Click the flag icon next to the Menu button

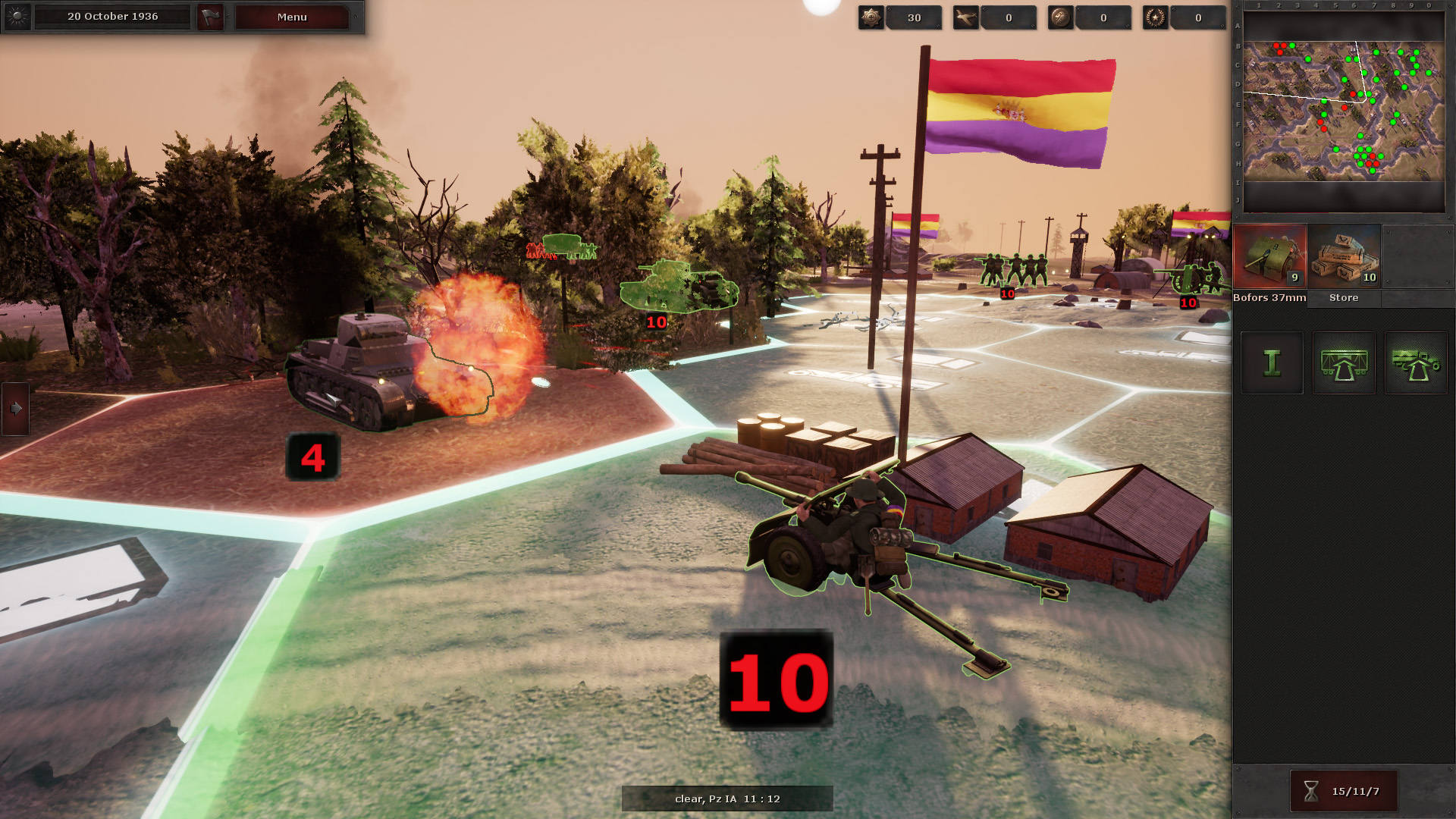212,16
